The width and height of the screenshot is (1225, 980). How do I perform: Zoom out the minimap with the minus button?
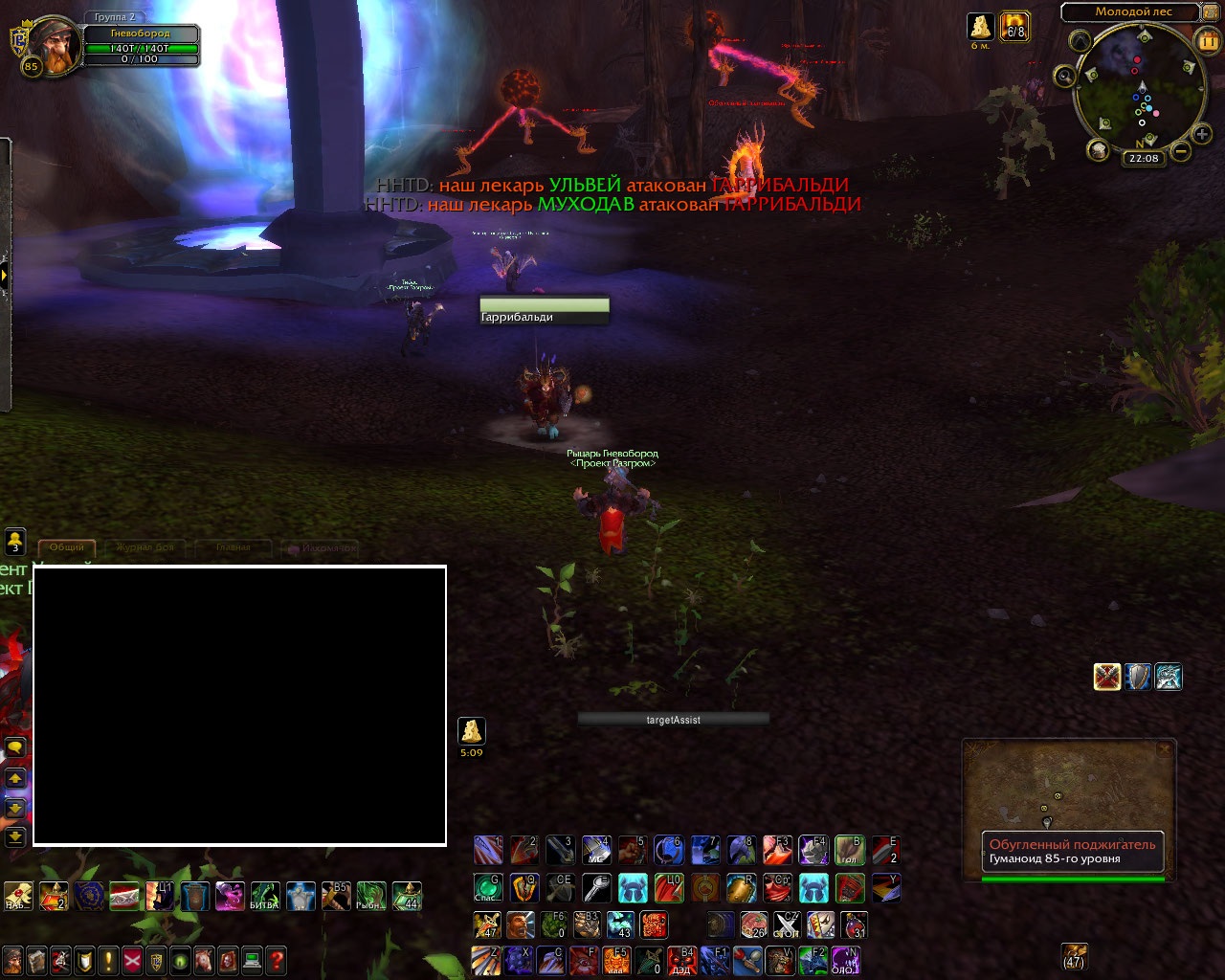1181,151
